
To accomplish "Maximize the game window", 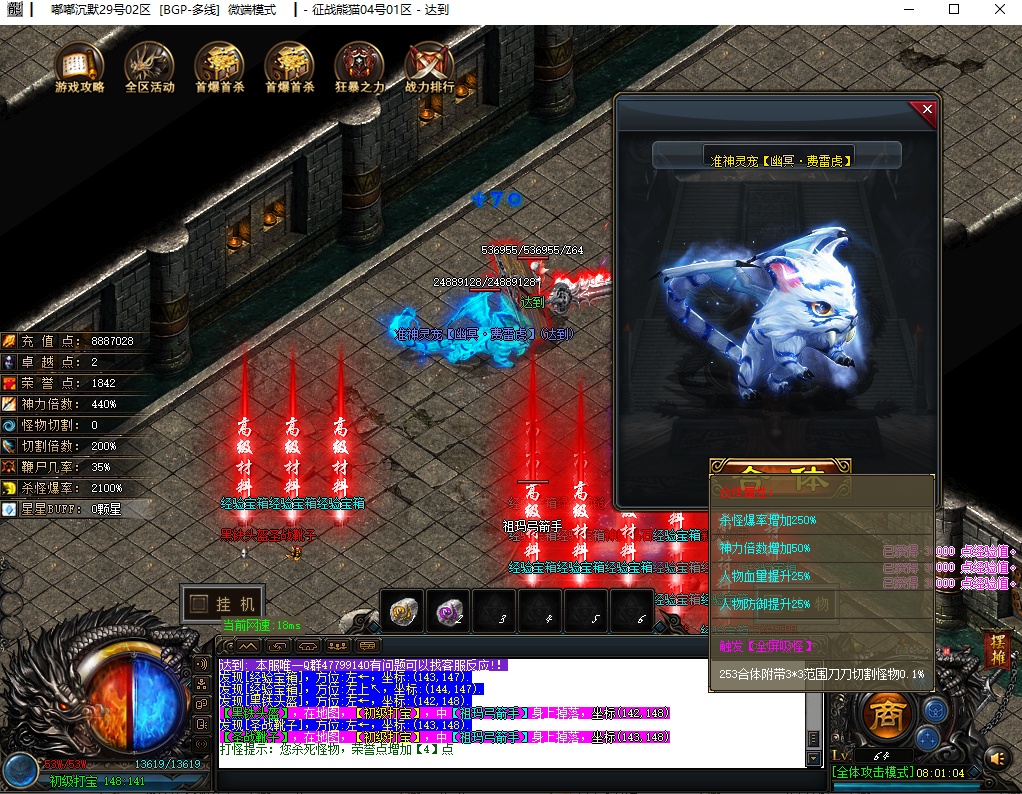I will tap(953, 10).
